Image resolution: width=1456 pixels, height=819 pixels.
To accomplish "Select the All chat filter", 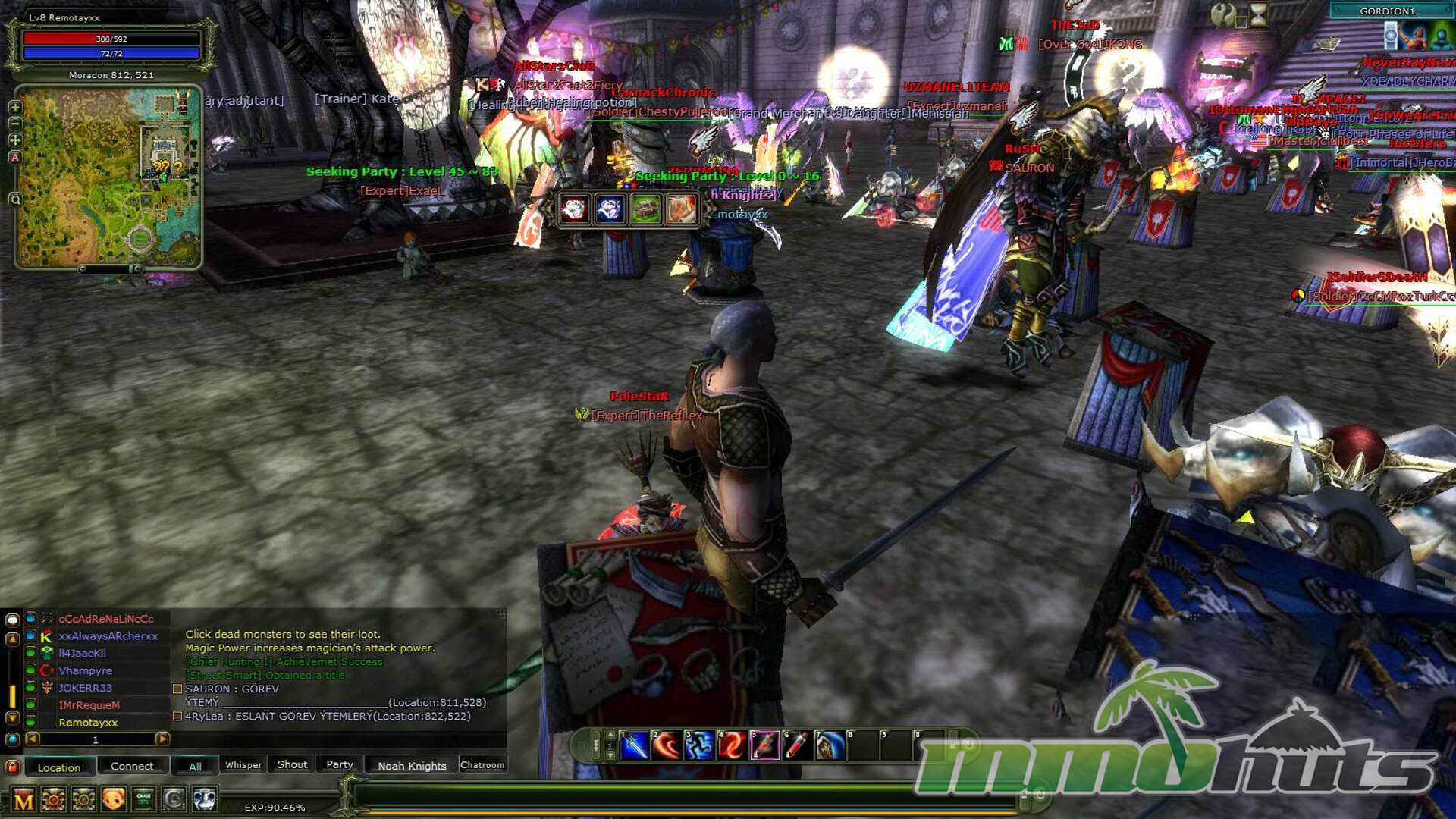I will 195,766.
